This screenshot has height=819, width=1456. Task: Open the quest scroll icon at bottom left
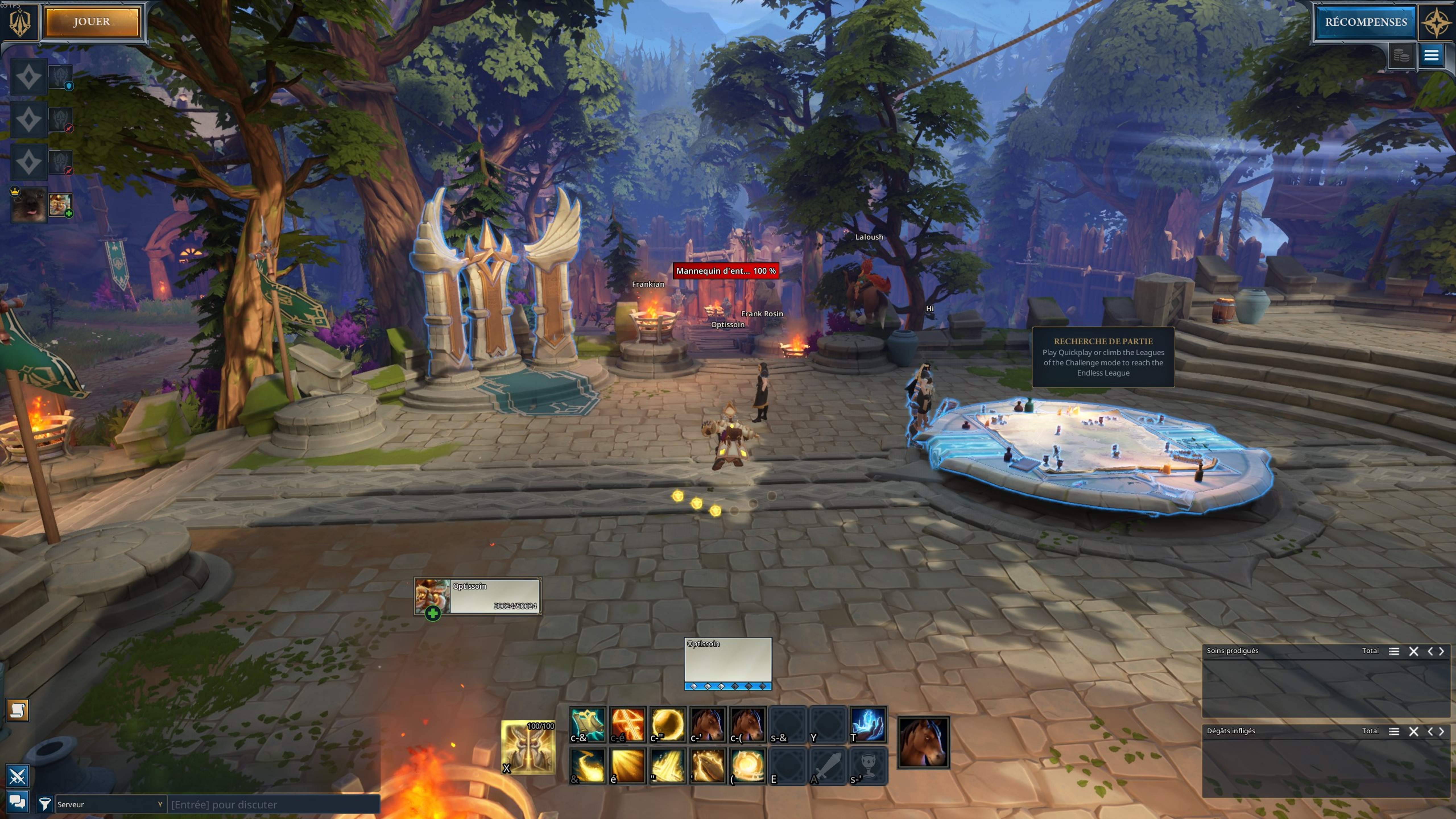click(x=17, y=710)
